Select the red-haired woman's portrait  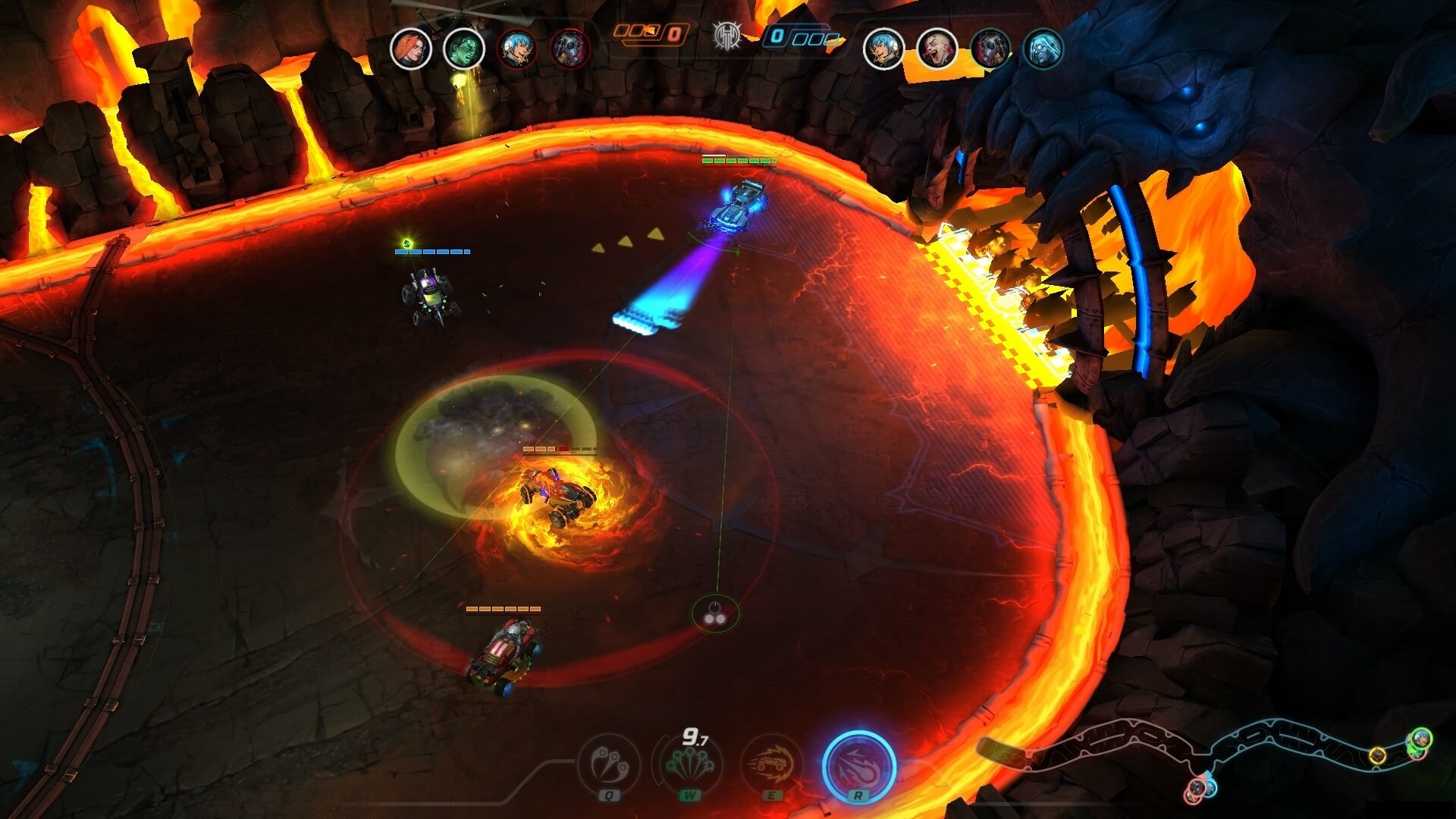click(410, 49)
